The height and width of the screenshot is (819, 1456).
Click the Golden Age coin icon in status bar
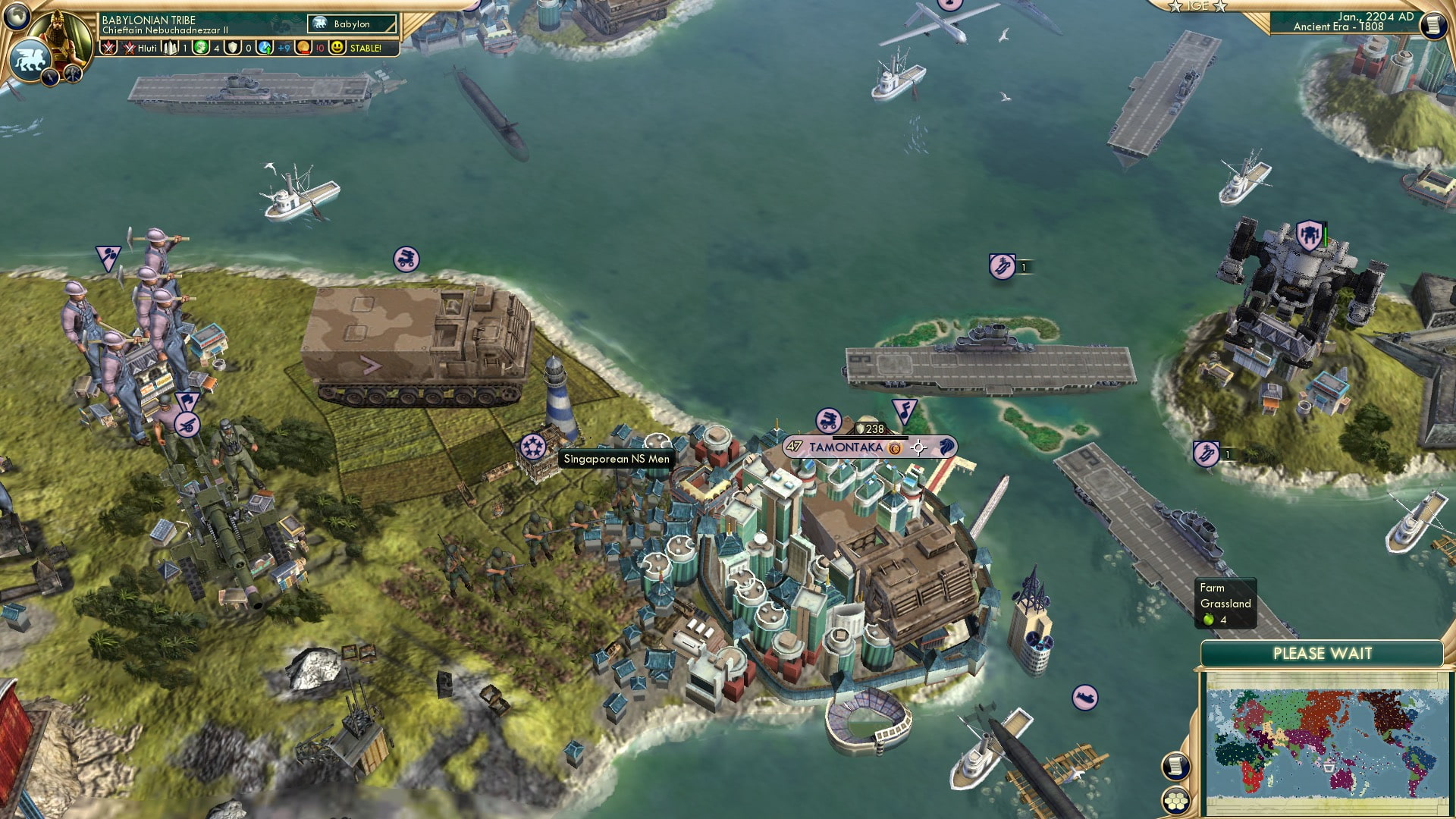(x=303, y=48)
